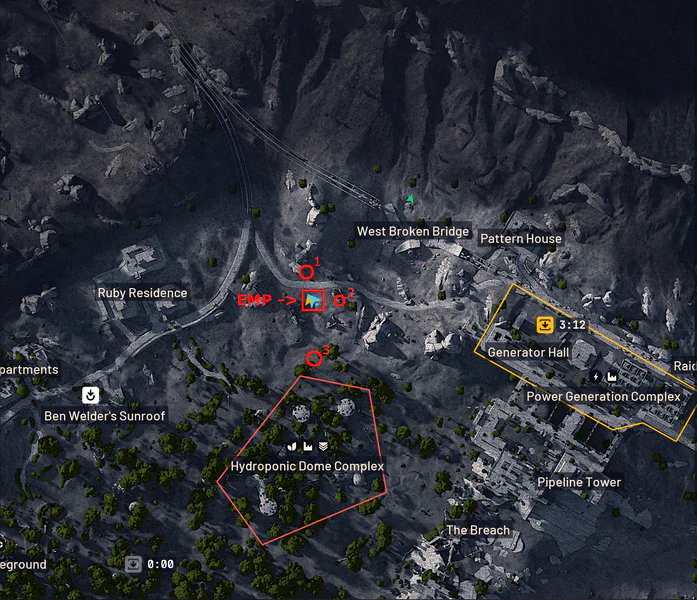This screenshot has height=600, width=697.
Task: Select the Hydroponic Dome Complex label
Action: (x=307, y=466)
